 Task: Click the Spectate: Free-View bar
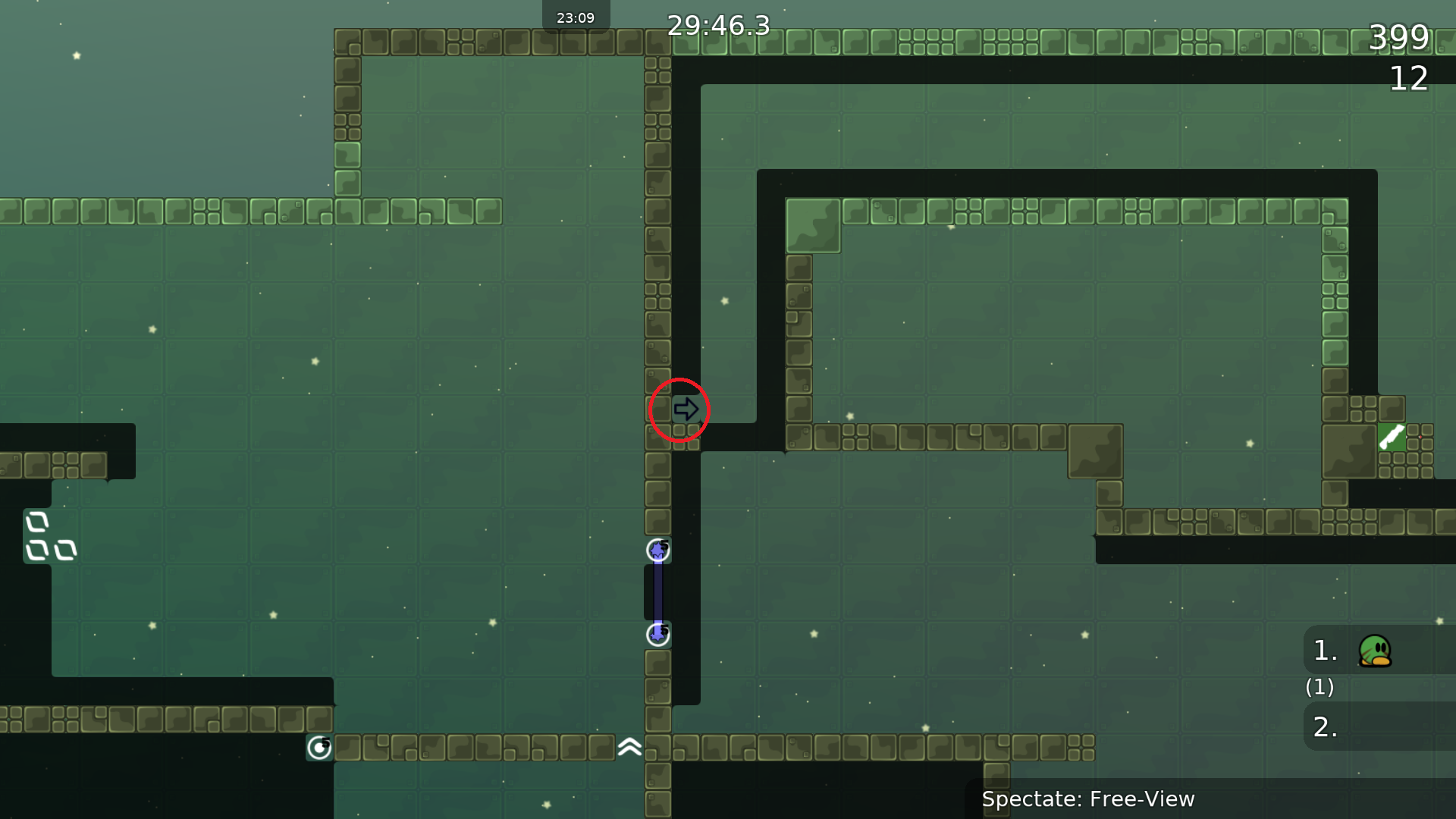[x=1088, y=799]
